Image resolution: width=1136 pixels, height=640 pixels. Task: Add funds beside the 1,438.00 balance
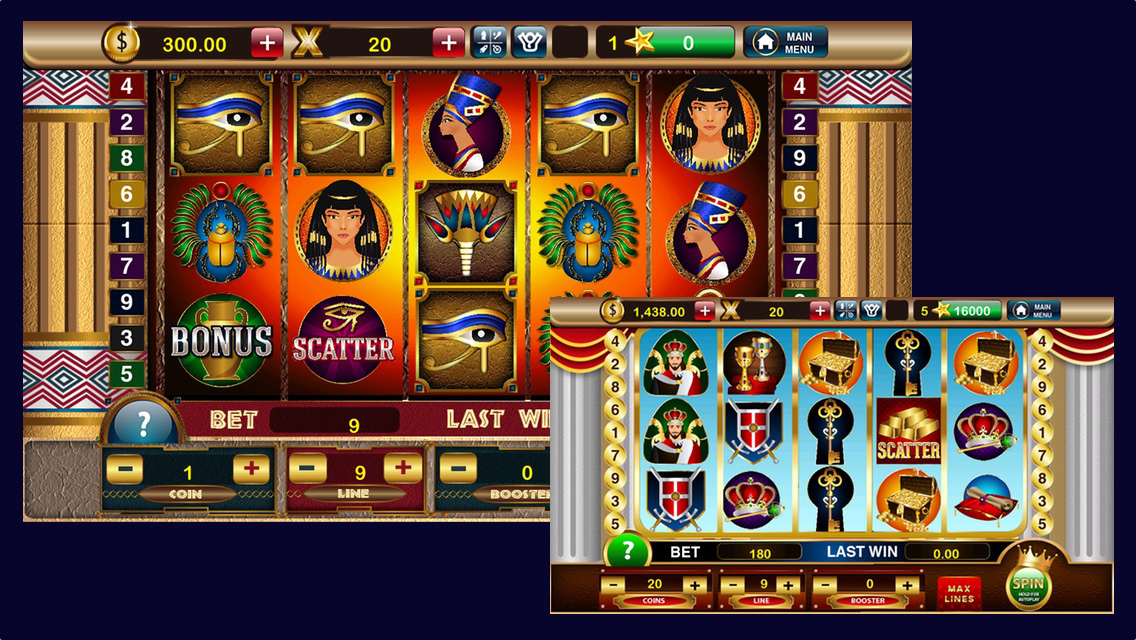pos(704,311)
